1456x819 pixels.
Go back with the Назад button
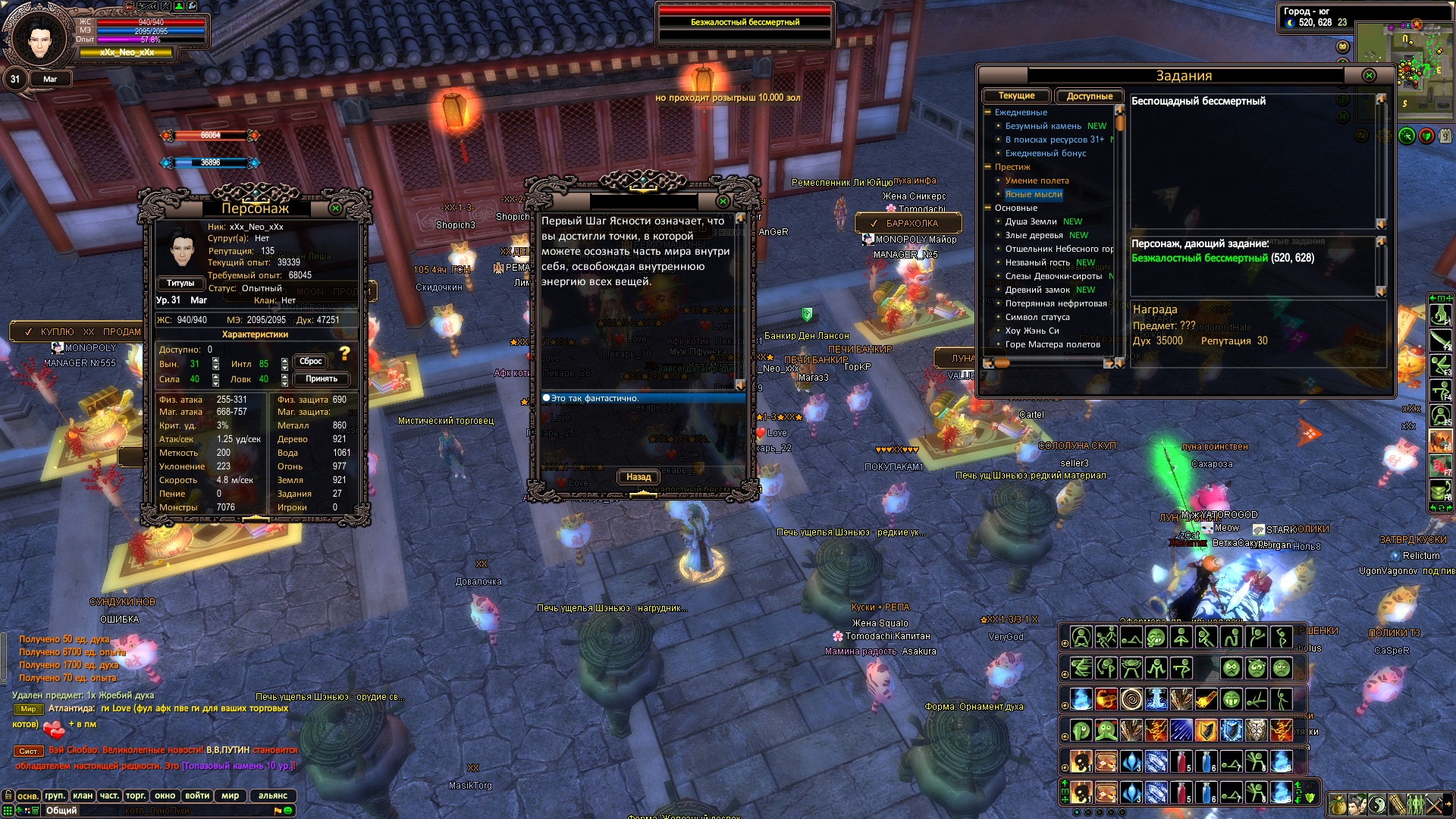click(639, 477)
